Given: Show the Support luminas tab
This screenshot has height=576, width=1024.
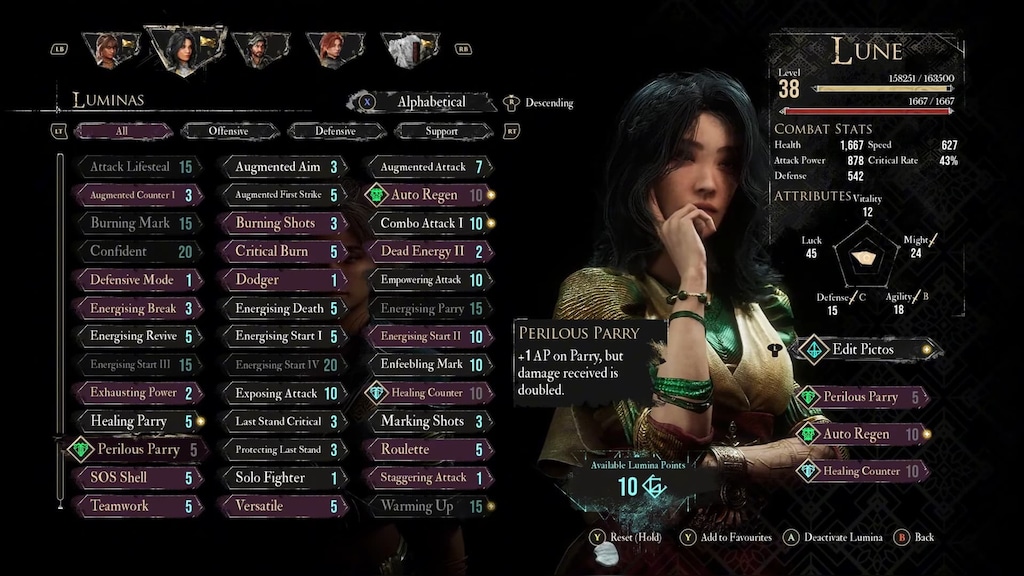Looking at the screenshot, I should point(441,131).
